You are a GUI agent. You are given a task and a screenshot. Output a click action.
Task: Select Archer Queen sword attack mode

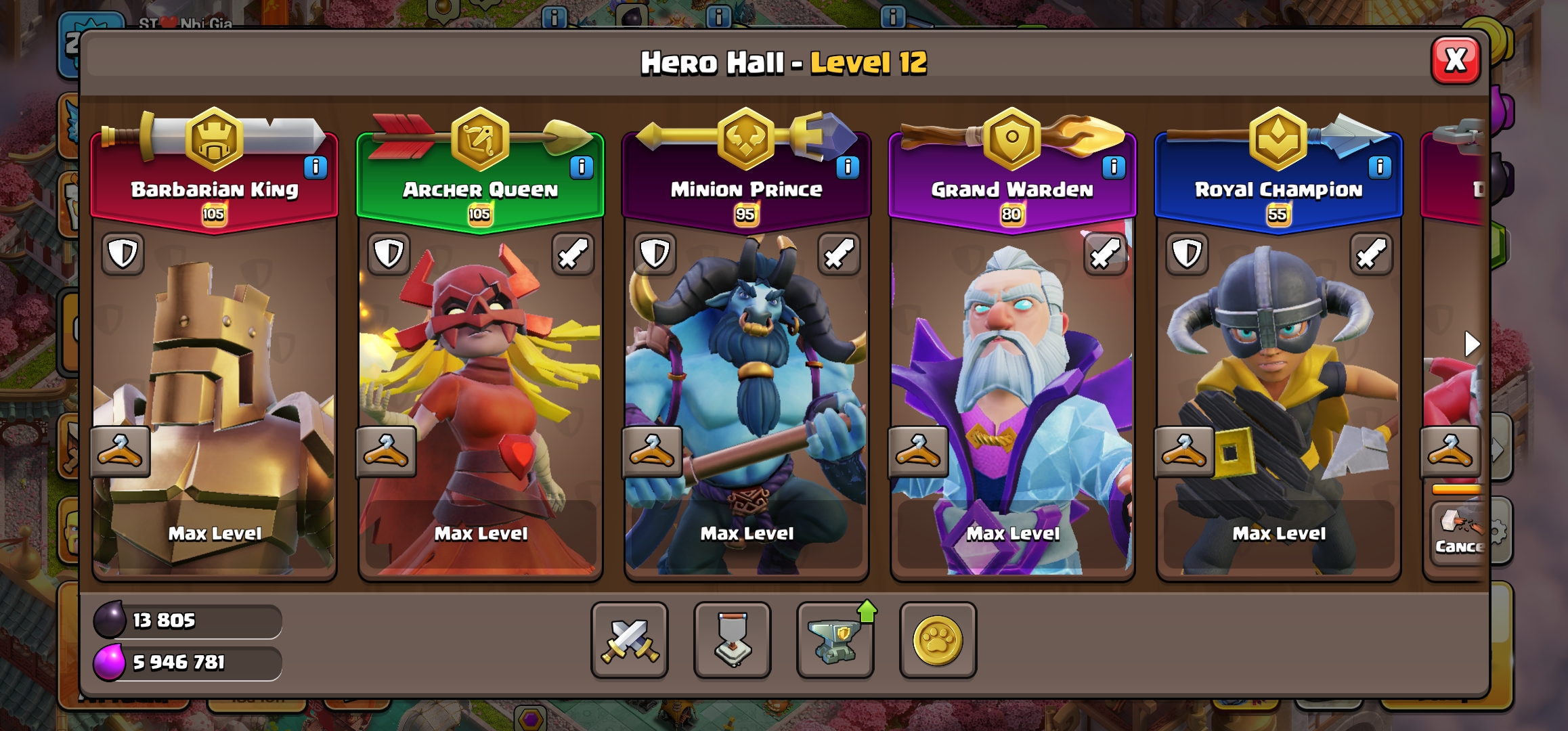coord(573,254)
